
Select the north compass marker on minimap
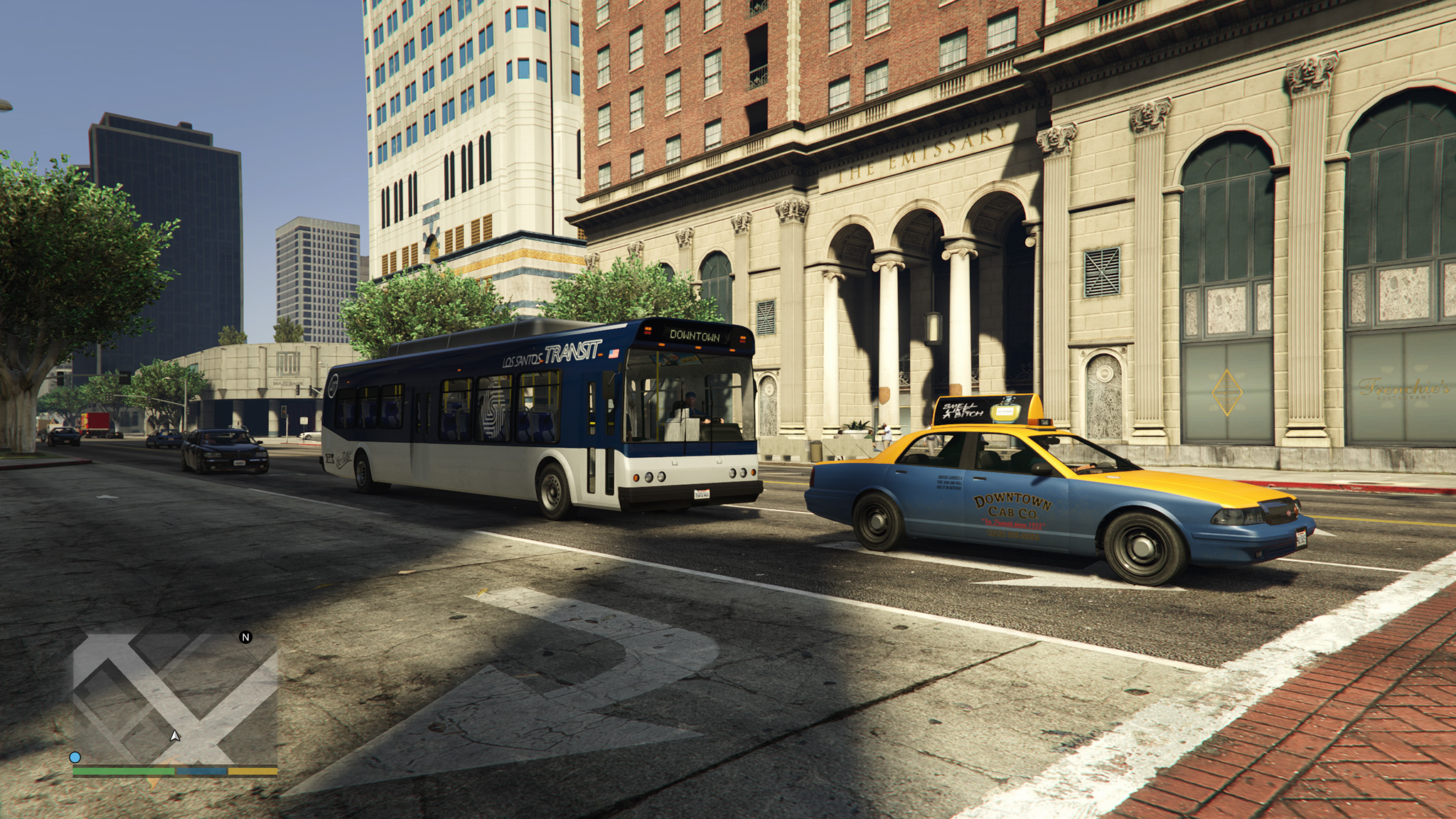pyautogui.click(x=246, y=637)
